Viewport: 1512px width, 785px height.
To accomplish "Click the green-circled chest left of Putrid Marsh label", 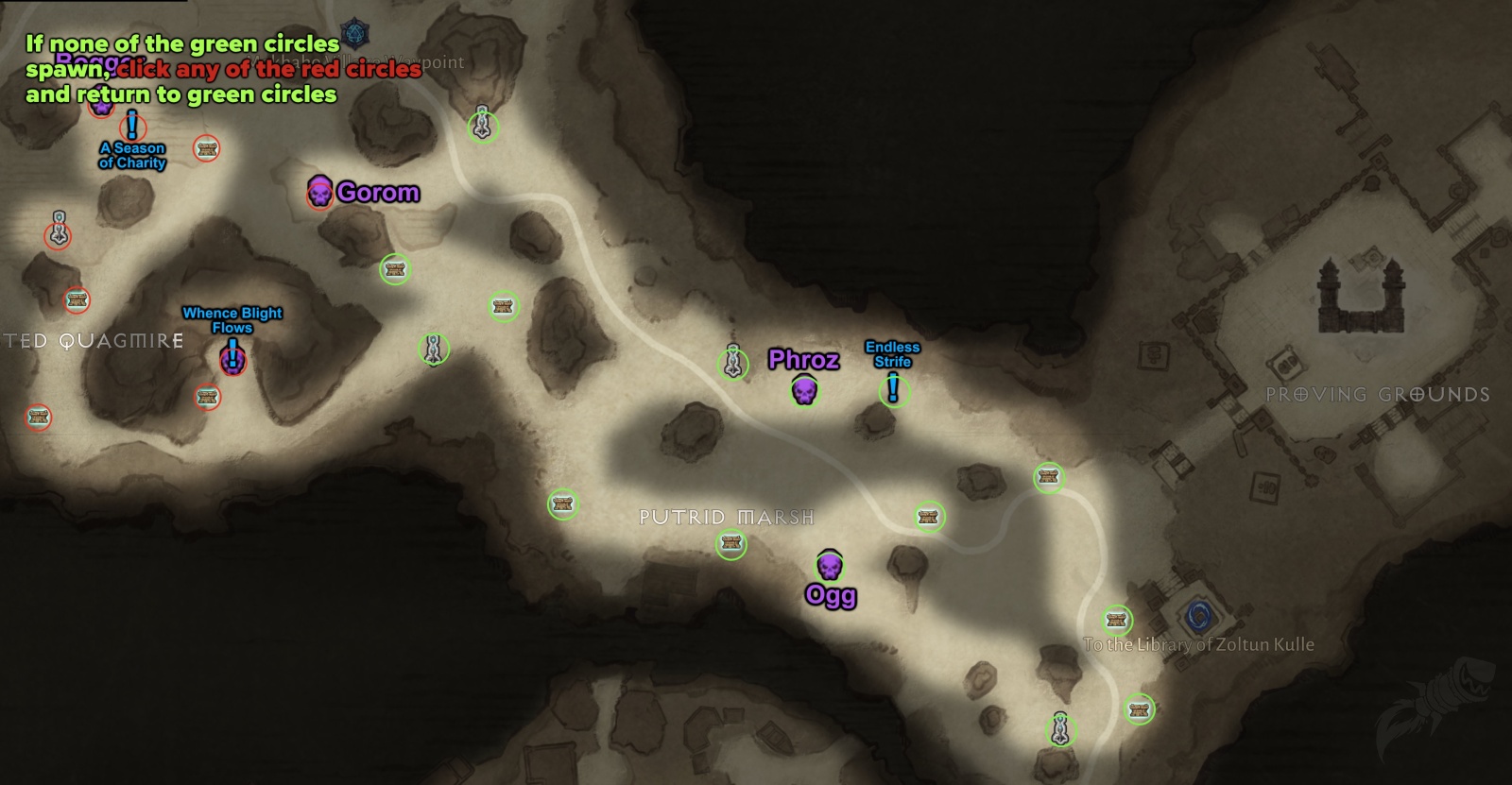I will tap(563, 505).
